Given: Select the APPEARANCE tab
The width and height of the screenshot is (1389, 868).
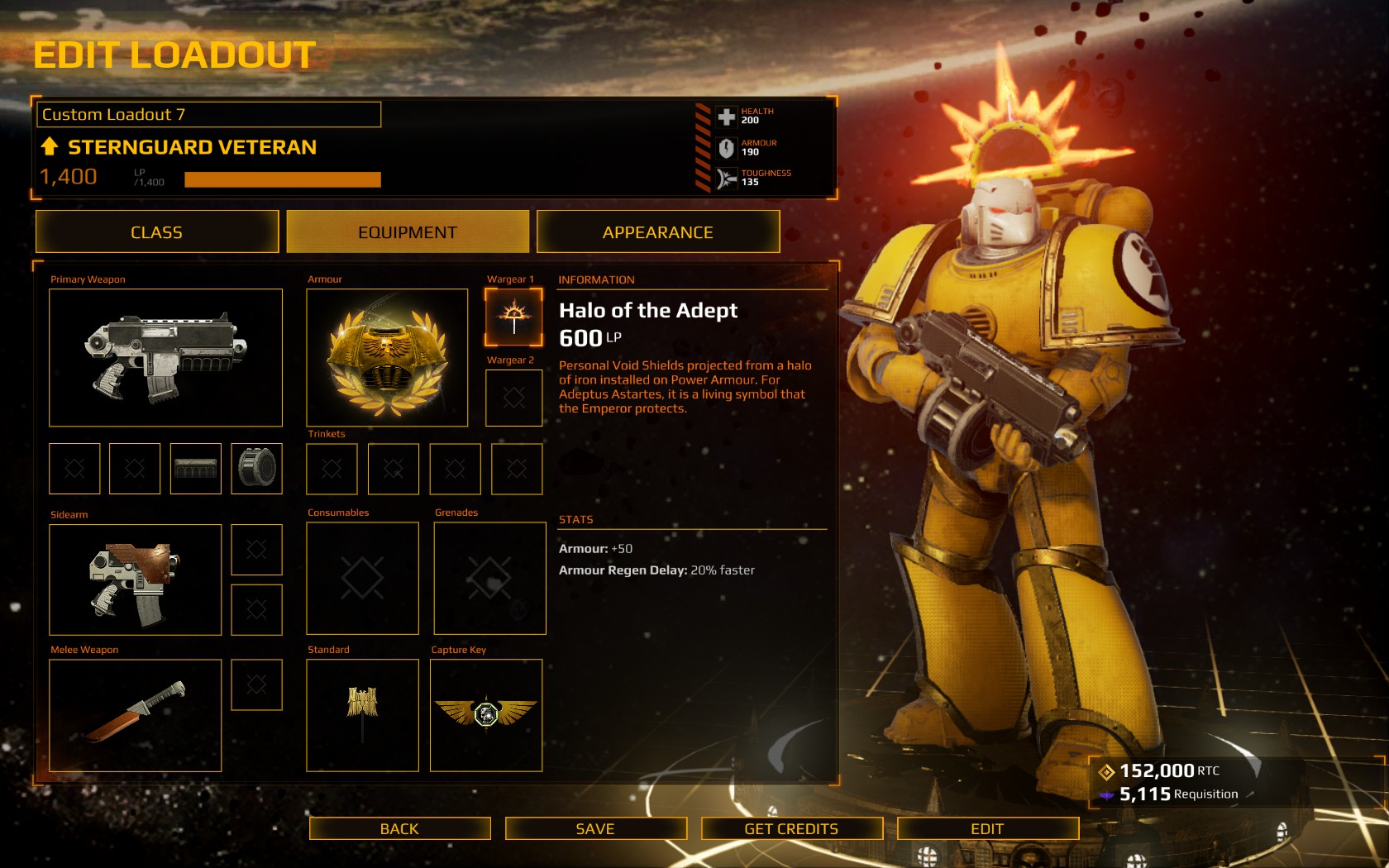Looking at the screenshot, I should pyautogui.click(x=658, y=232).
